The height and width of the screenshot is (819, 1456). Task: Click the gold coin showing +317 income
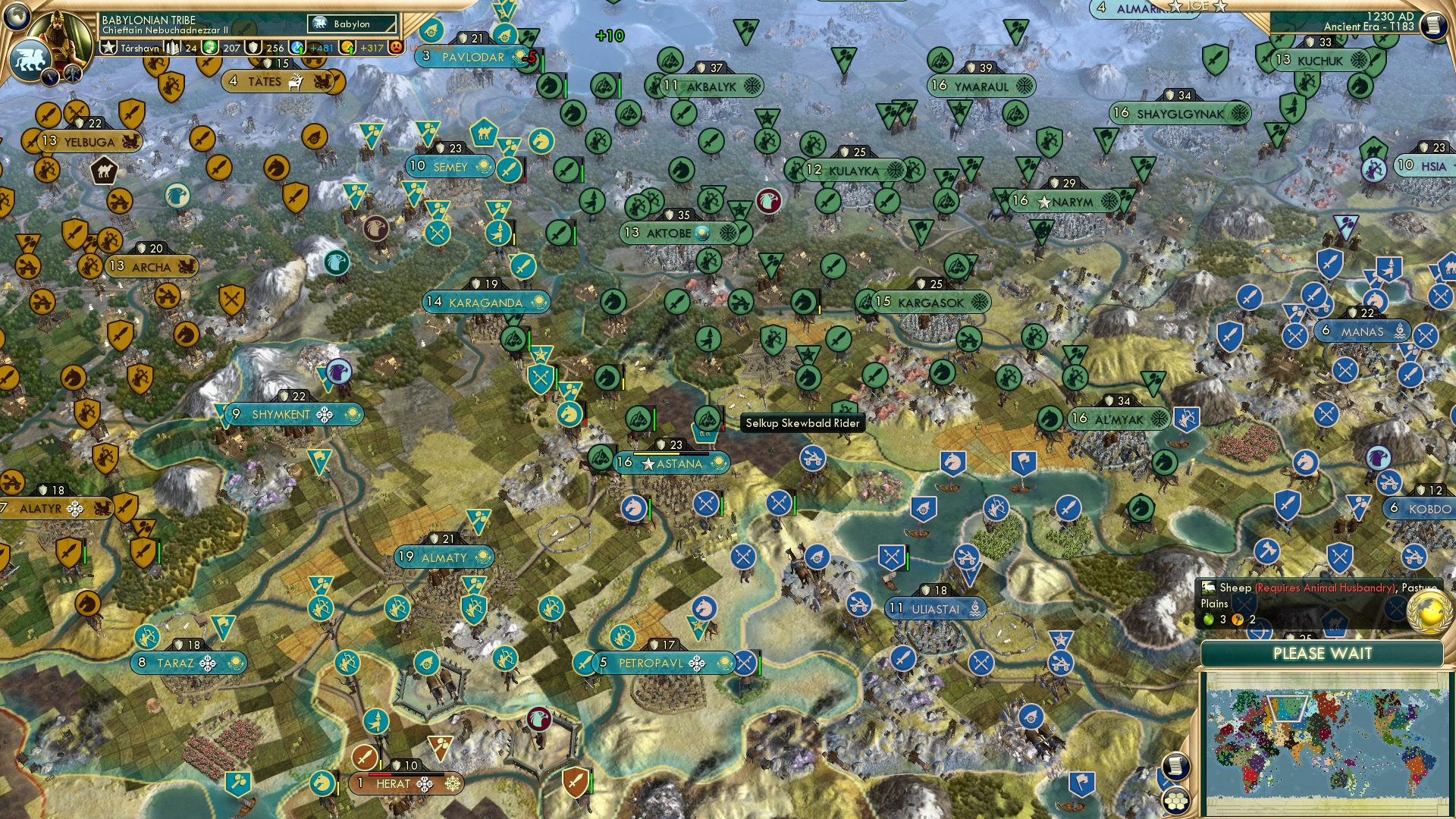[x=347, y=48]
